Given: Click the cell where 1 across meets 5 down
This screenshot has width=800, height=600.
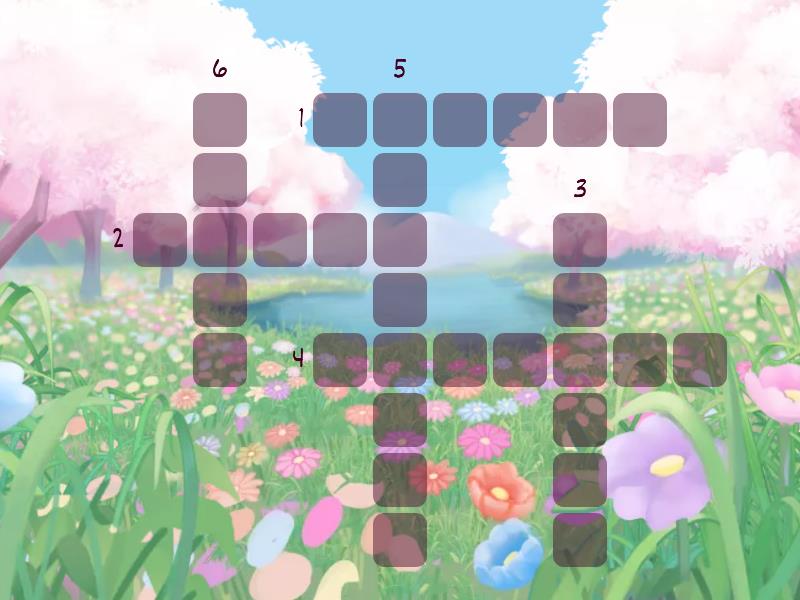Looking at the screenshot, I should click(x=400, y=120).
